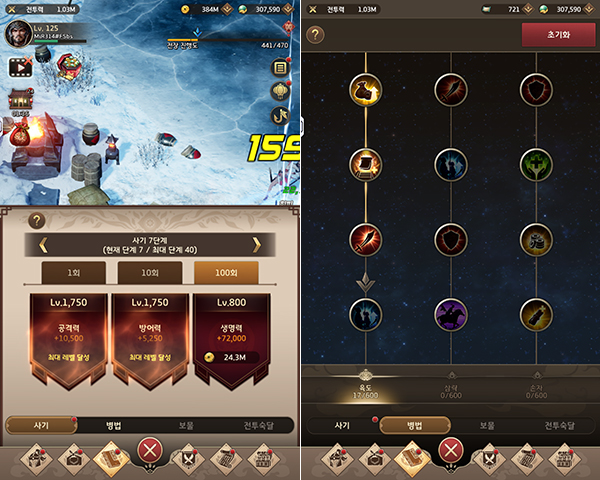The width and height of the screenshot is (600, 480).
Task: Select the green cross skill node
Action: point(537,164)
